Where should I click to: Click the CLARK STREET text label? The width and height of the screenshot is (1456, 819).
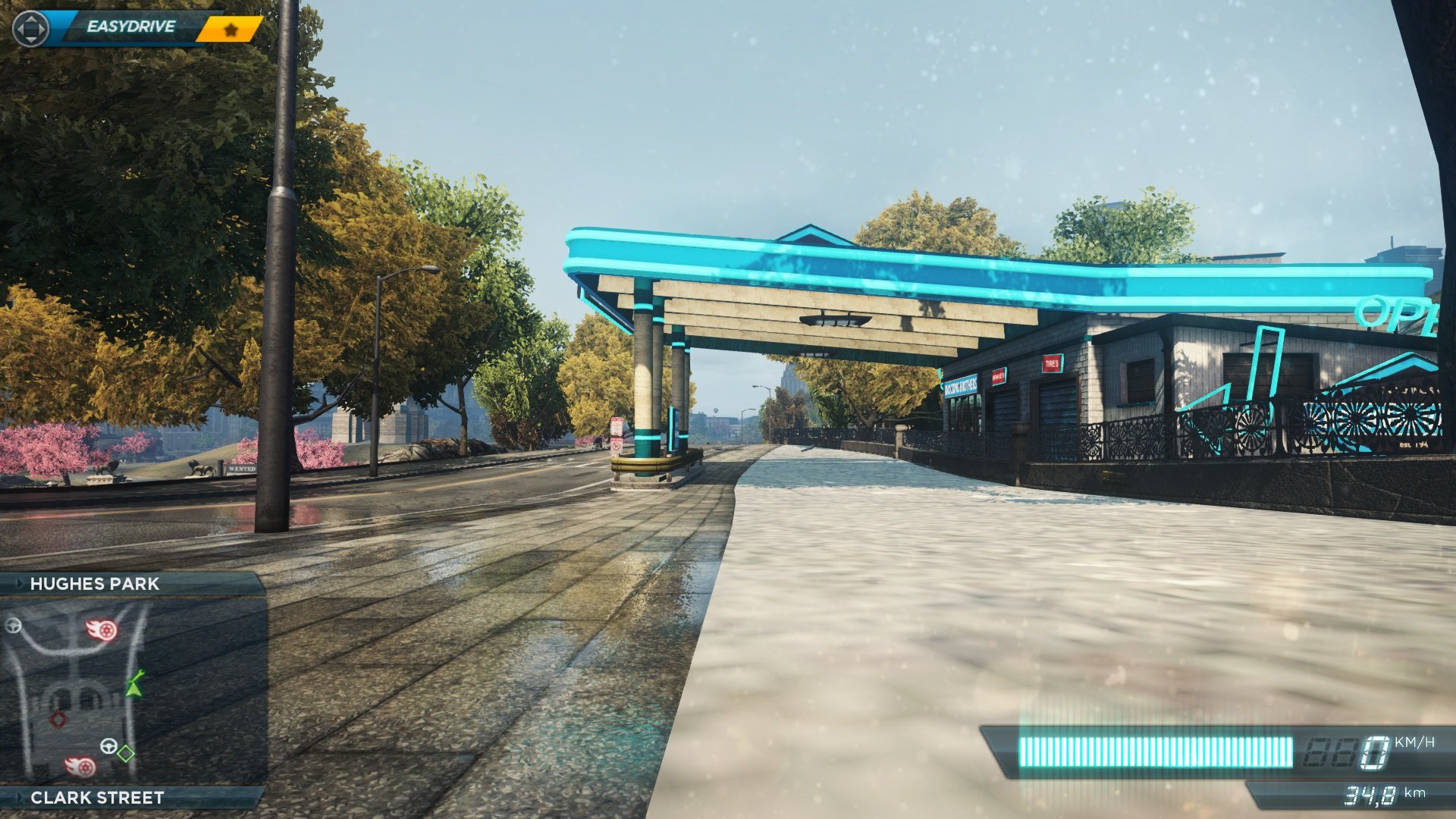tap(97, 797)
